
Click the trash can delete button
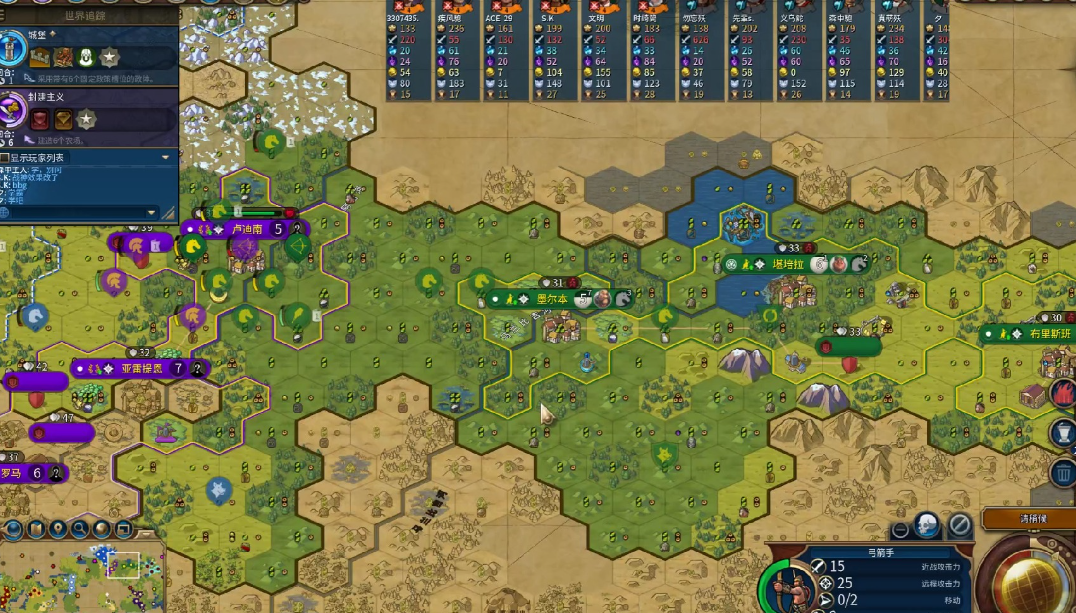(1062, 473)
